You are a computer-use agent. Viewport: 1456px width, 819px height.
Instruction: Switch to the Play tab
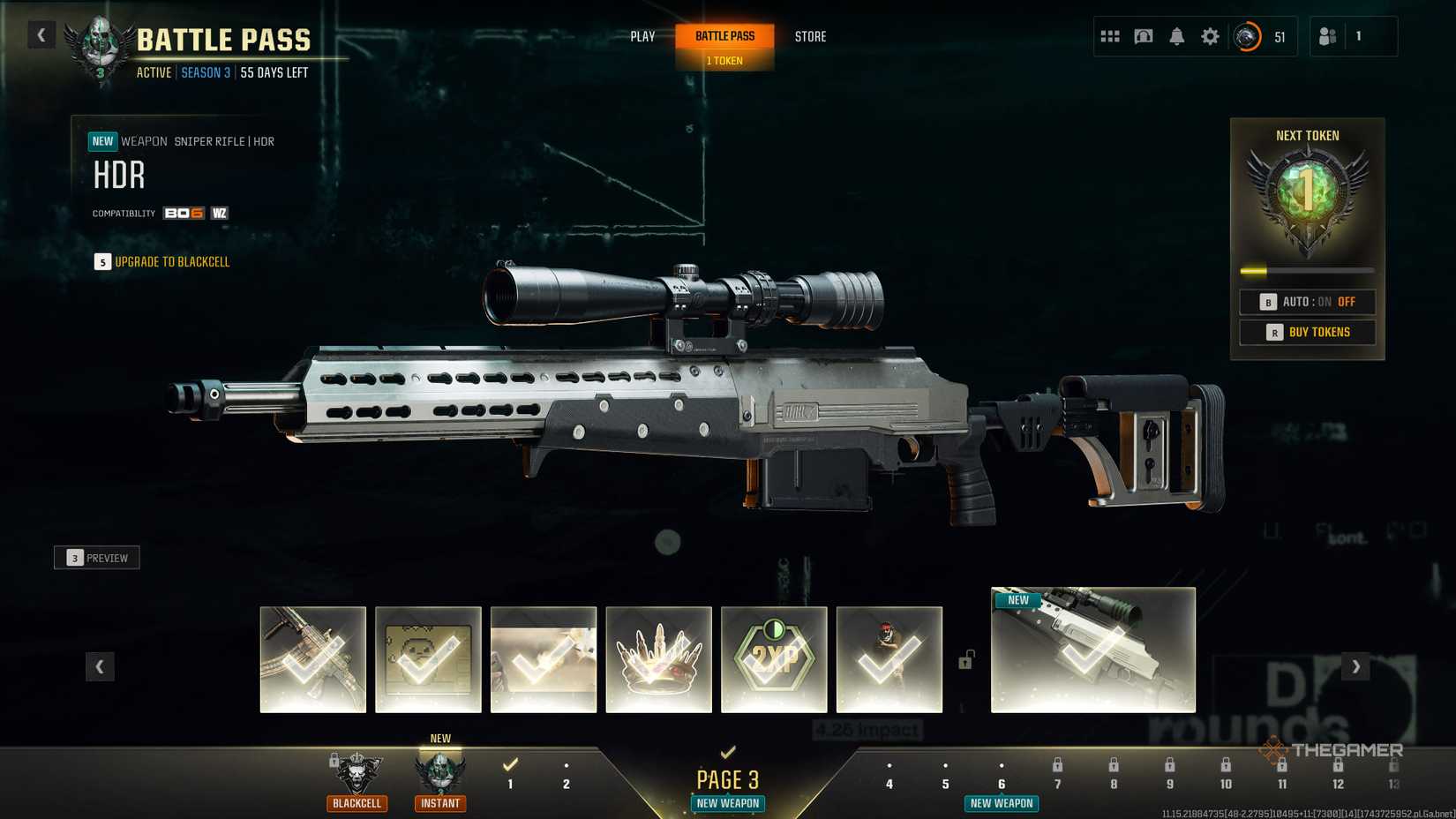point(642,36)
